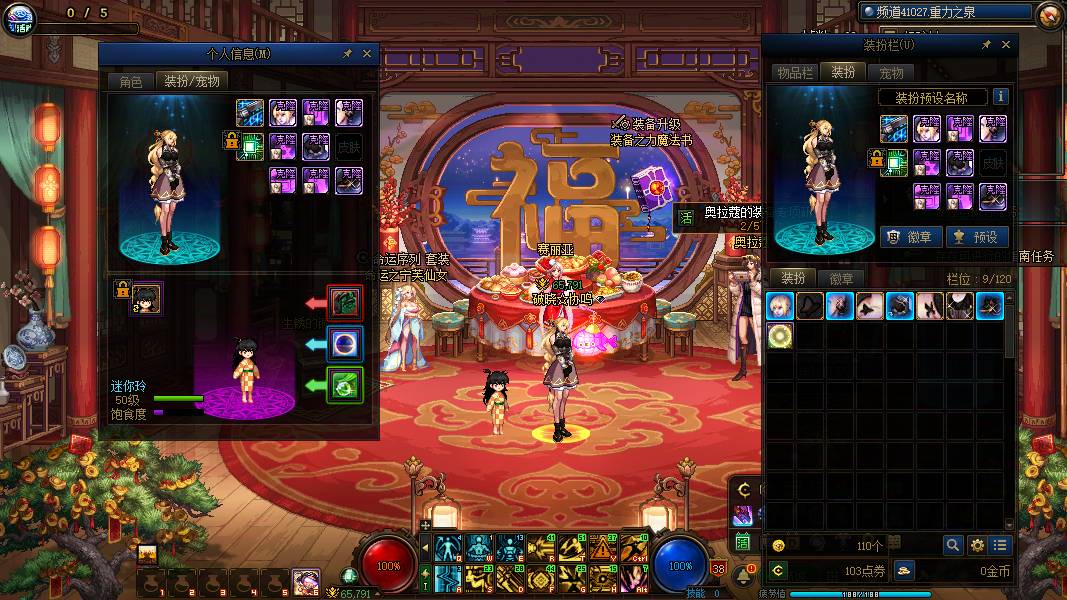Pin the 装扮栏 window with pushpin icon
The height and width of the screenshot is (600, 1067).
point(985,45)
